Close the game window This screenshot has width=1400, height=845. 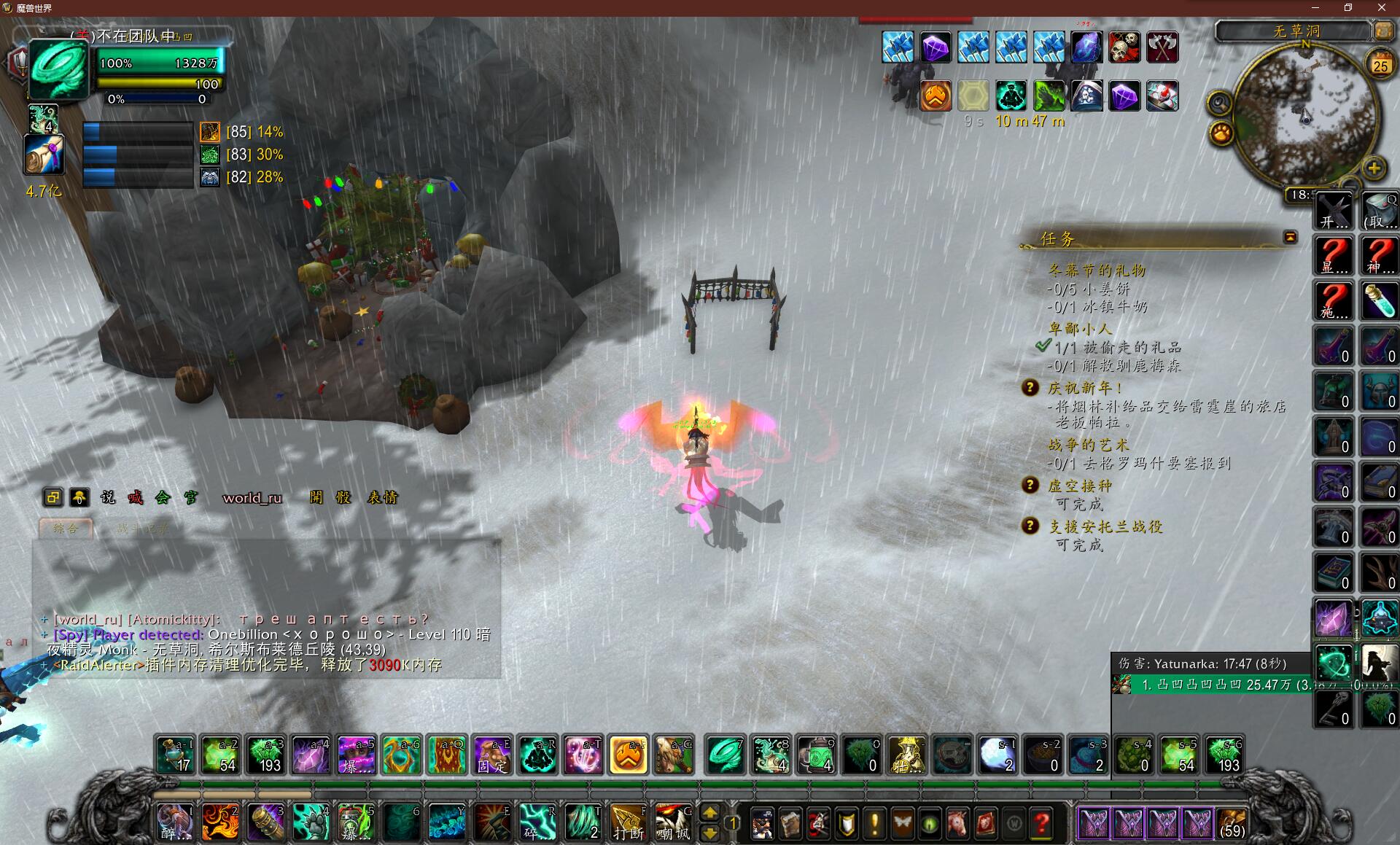(1381, 8)
